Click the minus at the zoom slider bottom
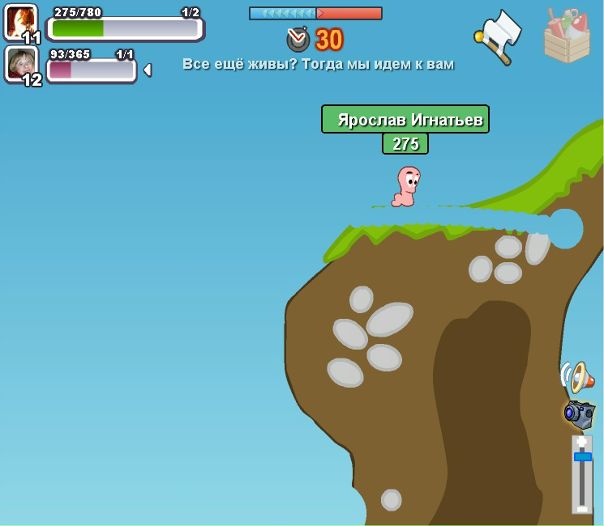604x526 pixels. coord(582,507)
